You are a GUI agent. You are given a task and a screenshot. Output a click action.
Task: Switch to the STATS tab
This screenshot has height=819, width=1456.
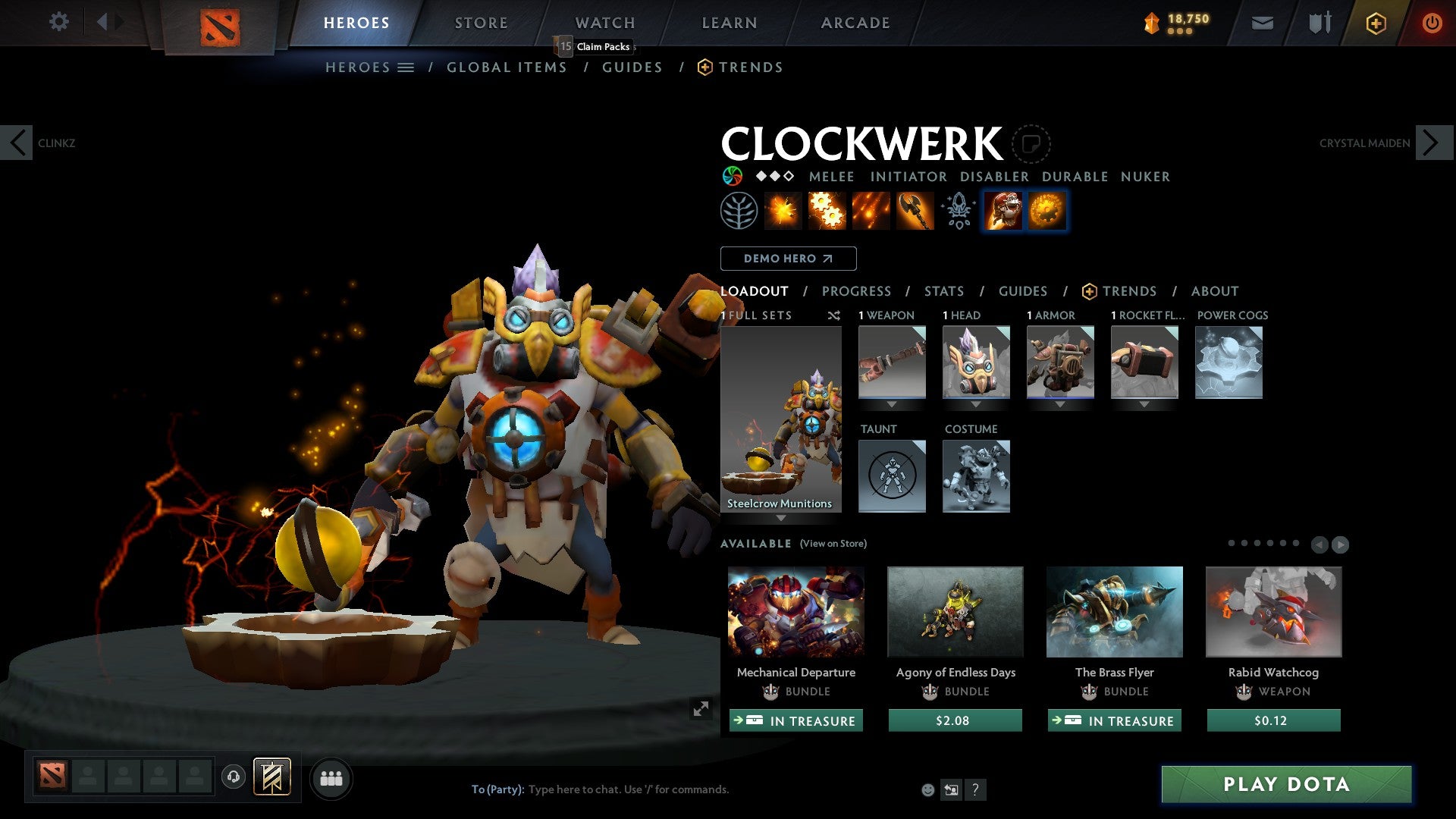pos(943,290)
